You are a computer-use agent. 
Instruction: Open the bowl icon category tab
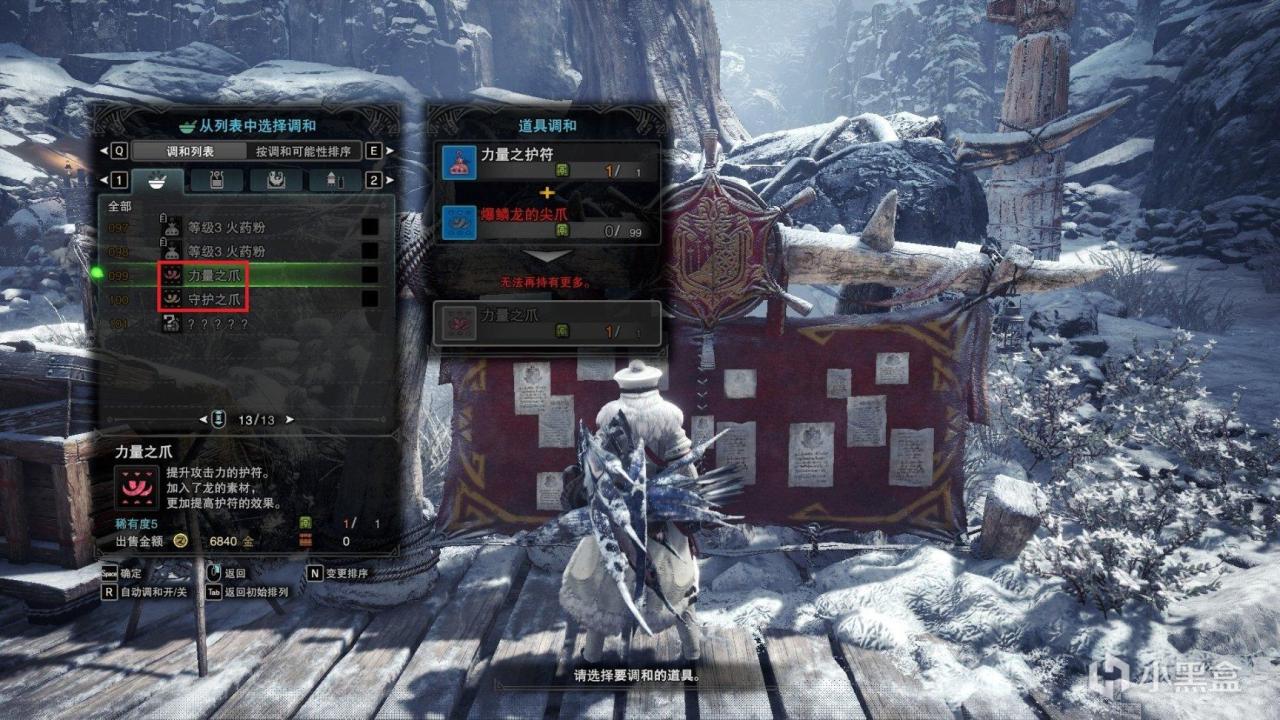tap(158, 180)
